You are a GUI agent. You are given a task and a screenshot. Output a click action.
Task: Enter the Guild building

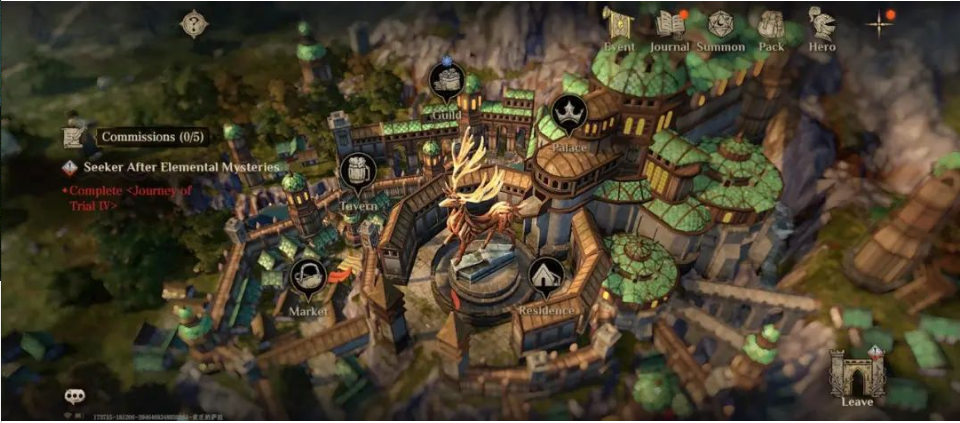coord(446,81)
